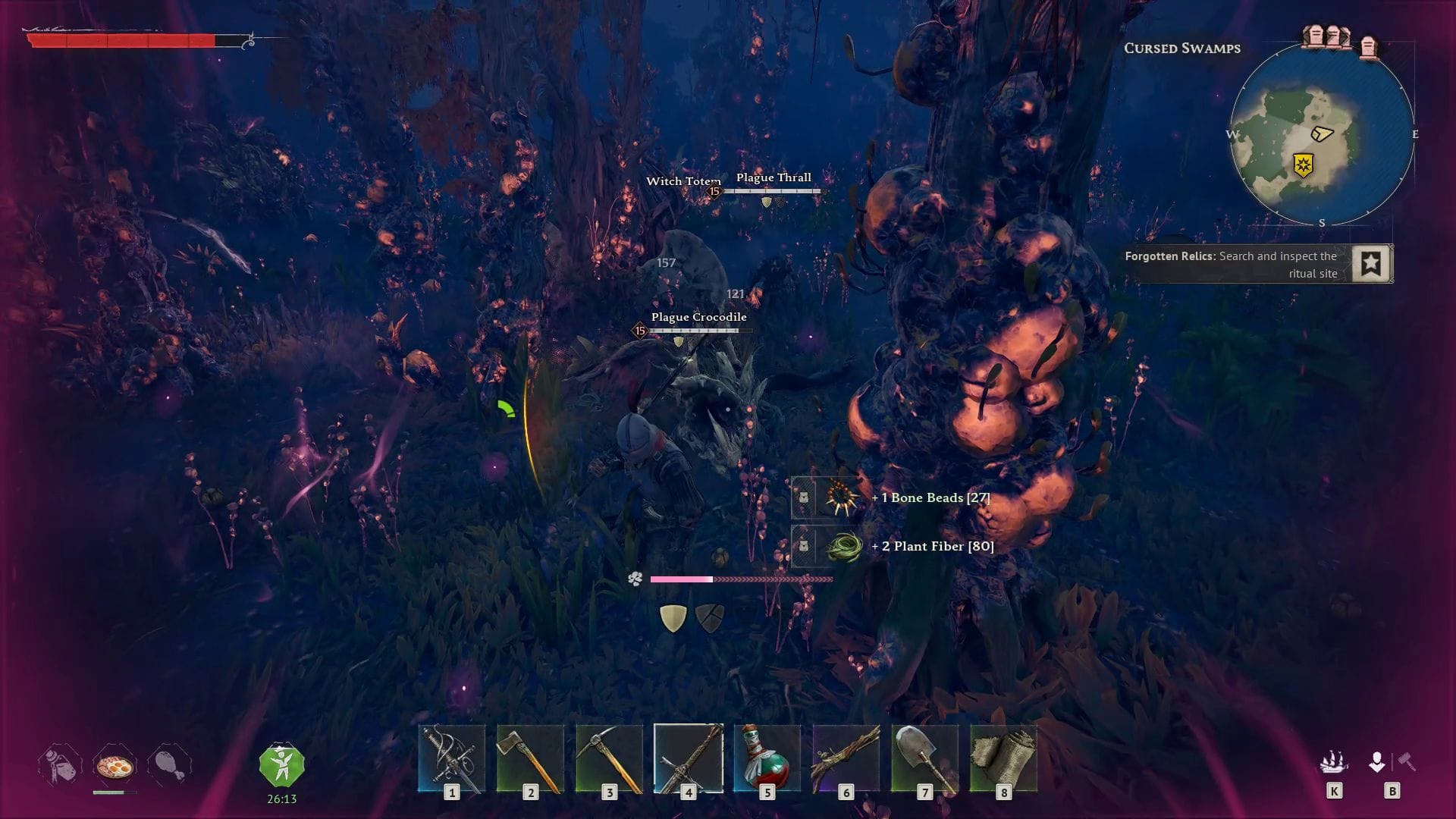Open the ship travel menu via the K icon
This screenshot has width=1456, height=819.
[x=1336, y=762]
